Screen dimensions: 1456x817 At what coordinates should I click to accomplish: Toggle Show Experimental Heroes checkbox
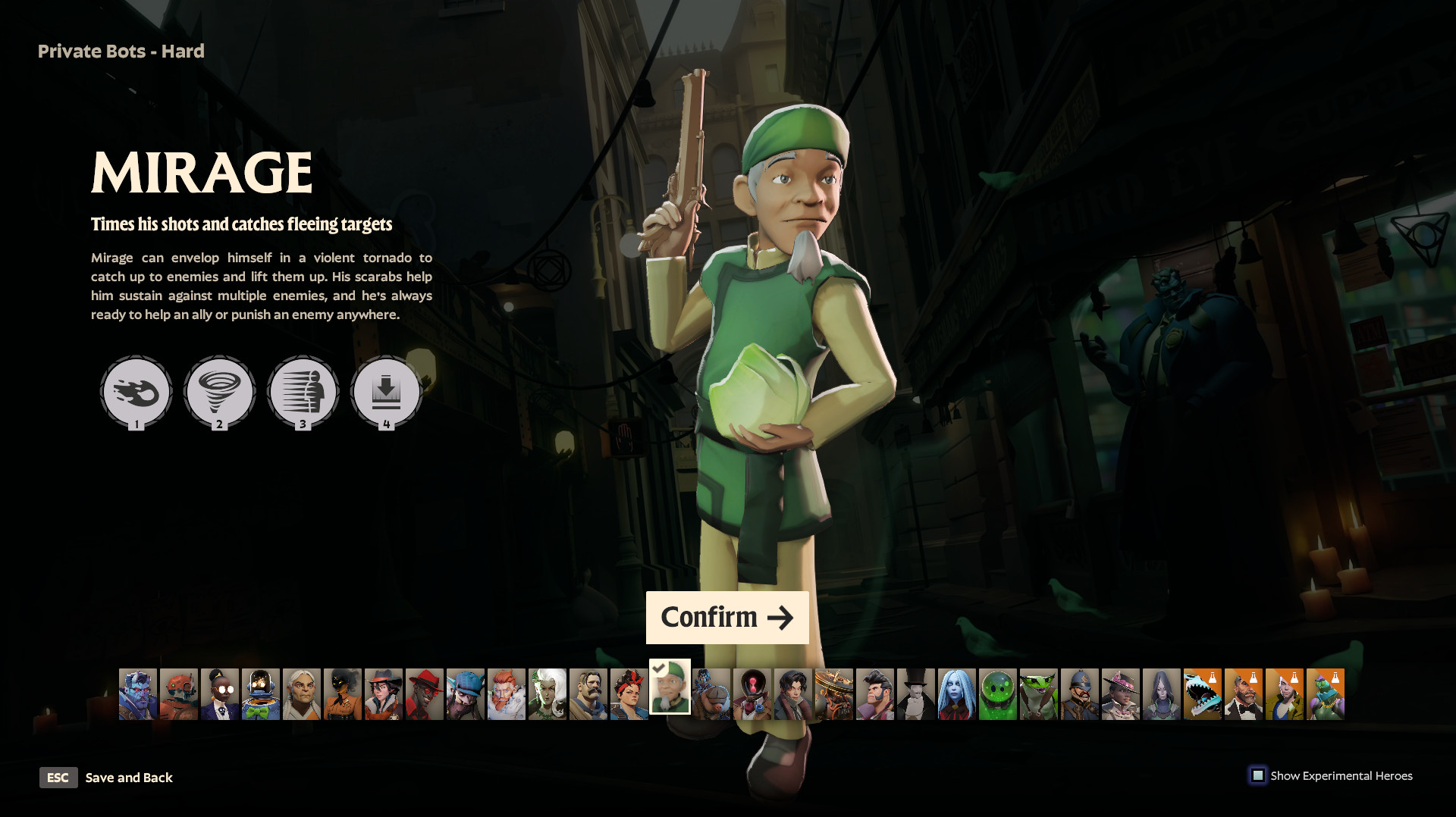(x=1258, y=775)
